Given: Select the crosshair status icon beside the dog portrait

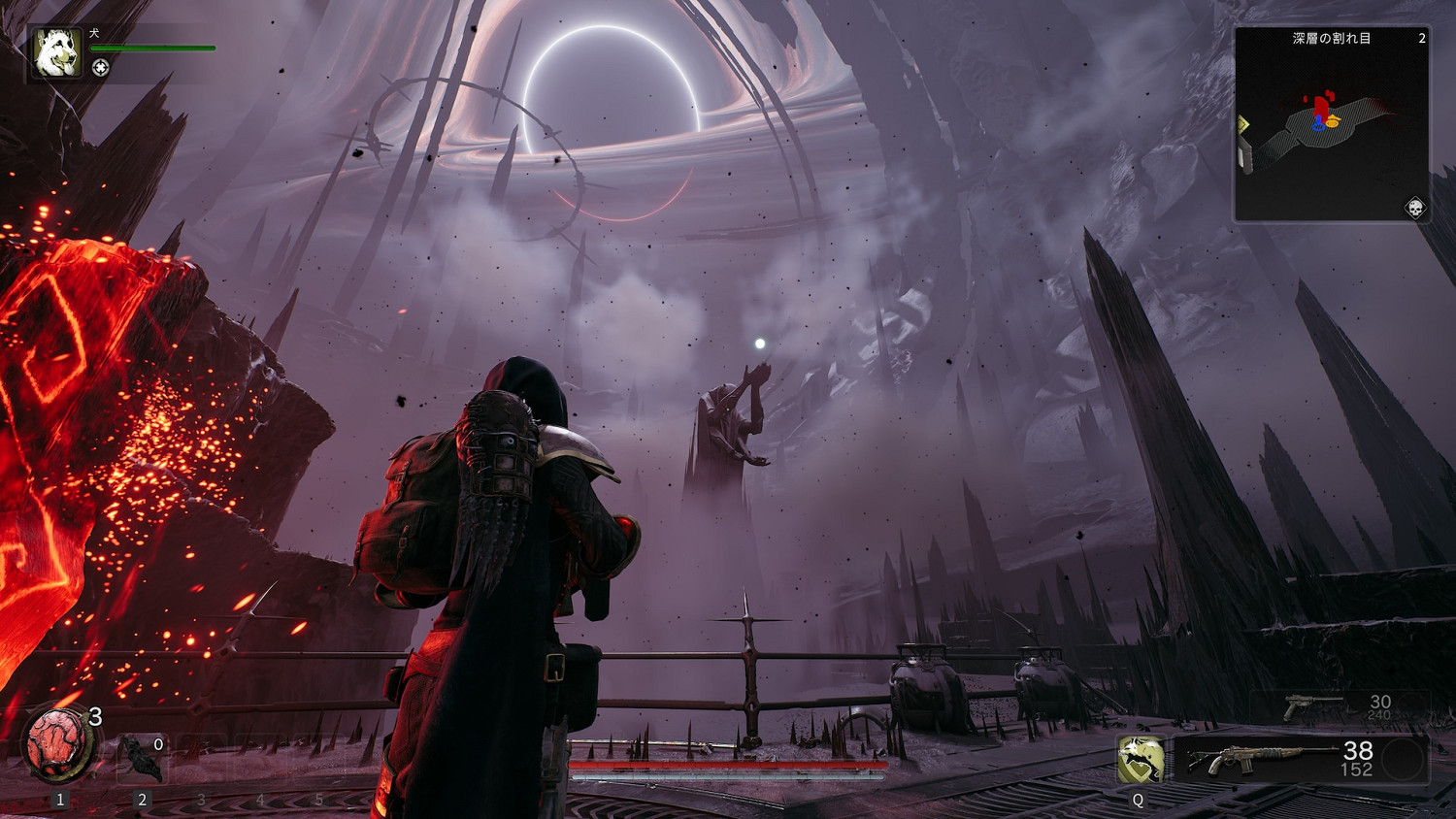Looking at the screenshot, I should pyautogui.click(x=100, y=68).
